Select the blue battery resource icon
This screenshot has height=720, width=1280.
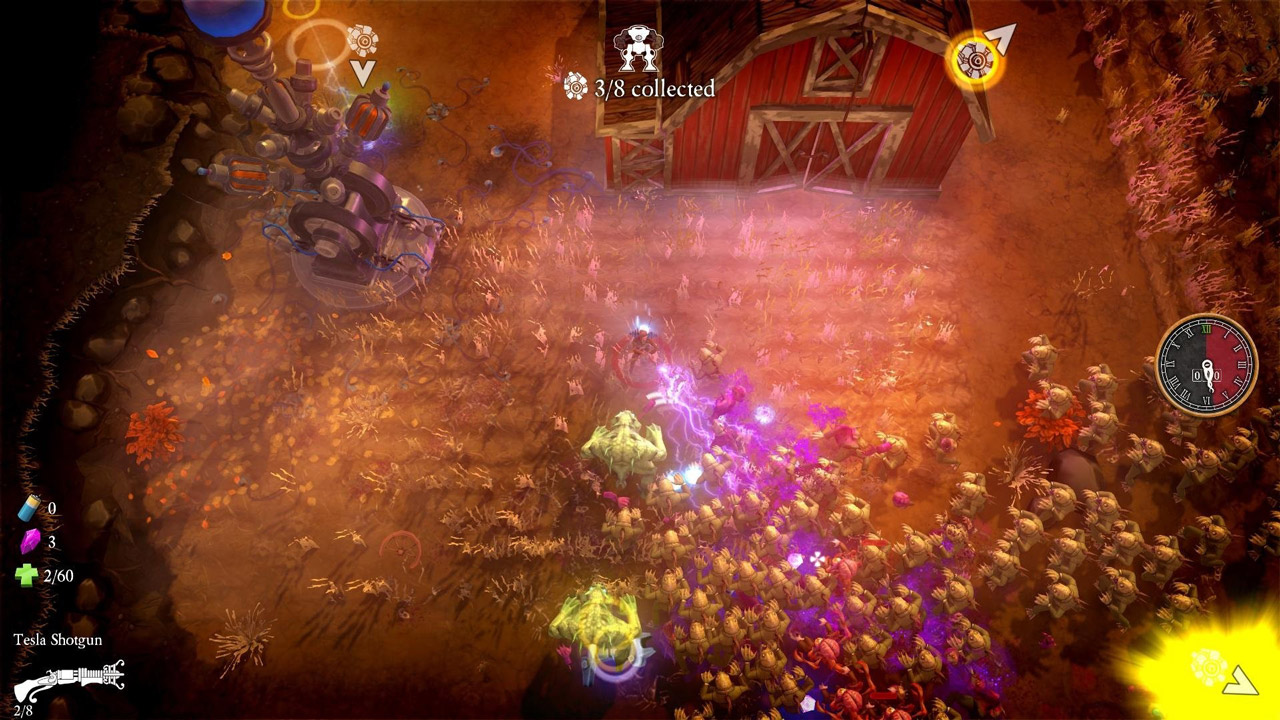(28, 510)
